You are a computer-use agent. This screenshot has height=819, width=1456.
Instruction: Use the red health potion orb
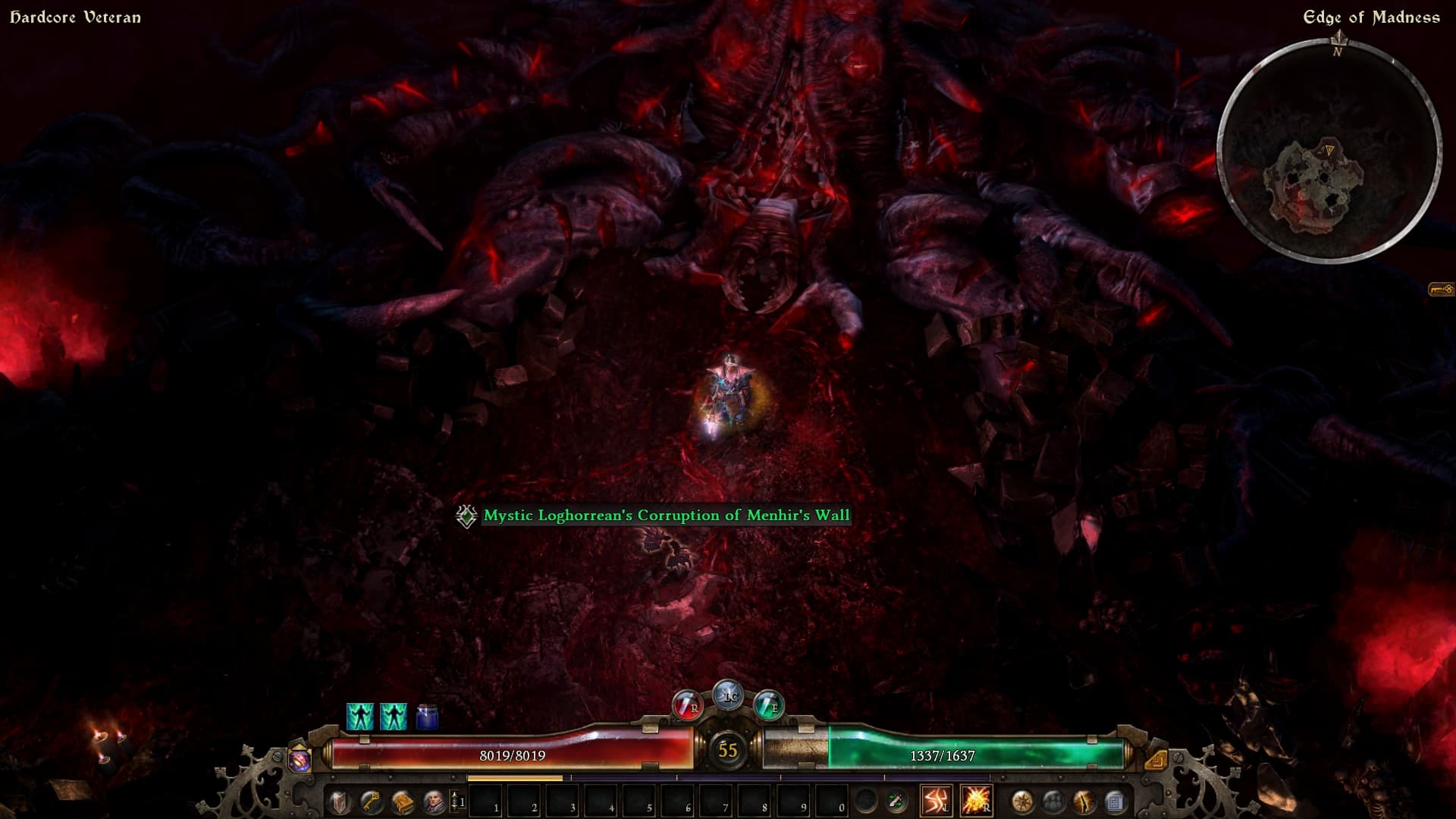[687, 706]
